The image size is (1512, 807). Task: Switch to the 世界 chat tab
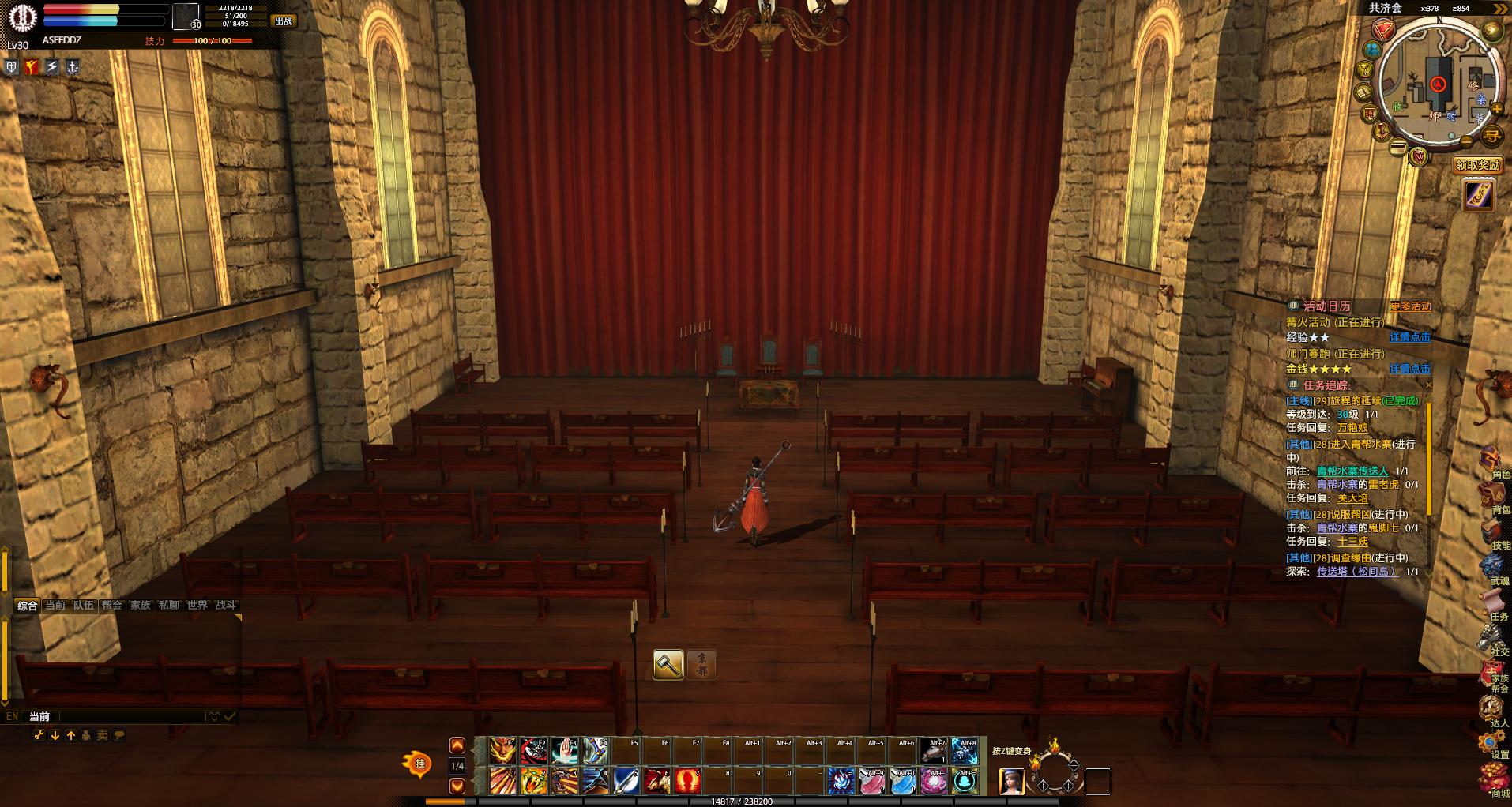pyautogui.click(x=197, y=606)
